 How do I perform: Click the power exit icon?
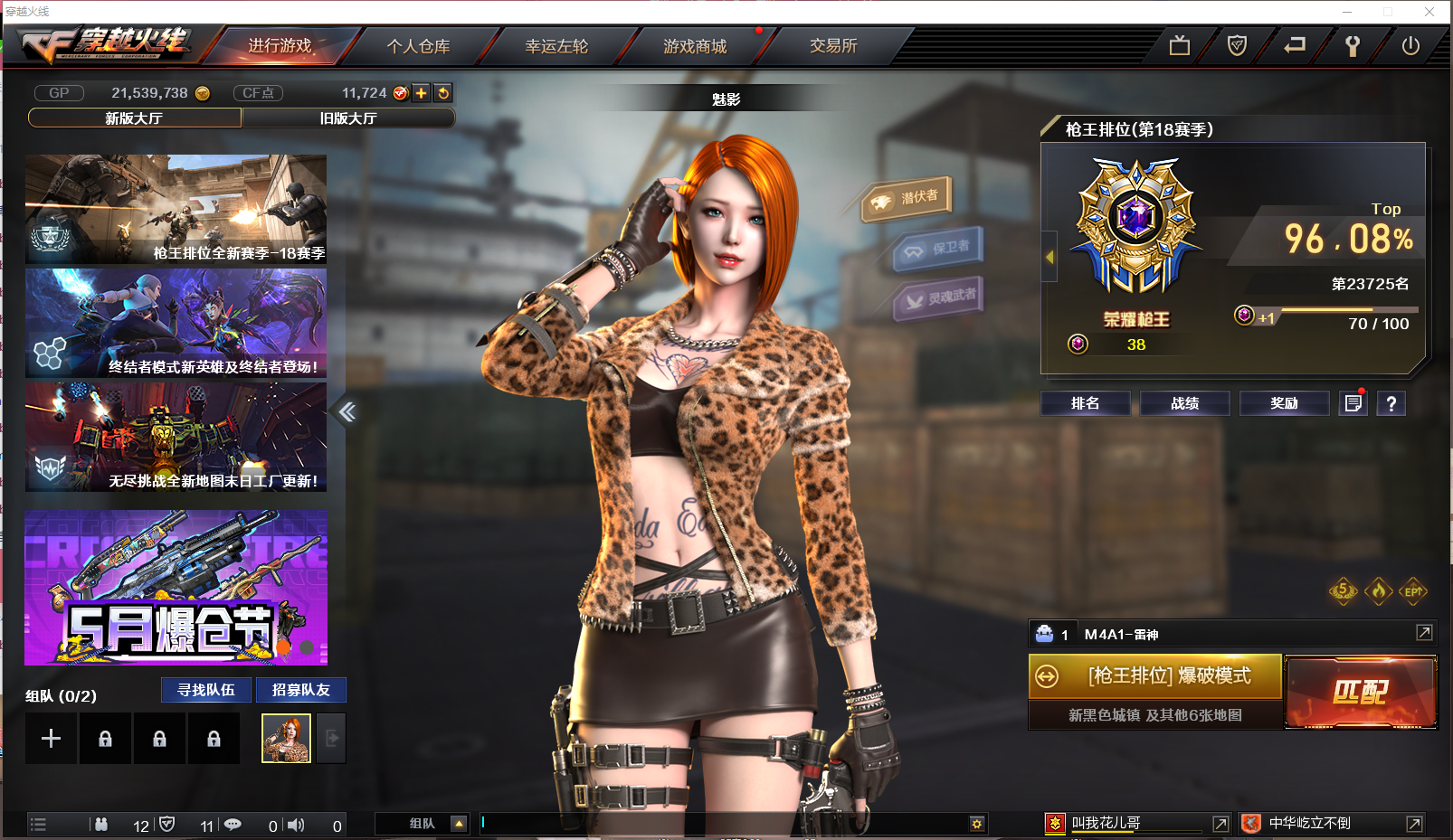(x=1410, y=46)
